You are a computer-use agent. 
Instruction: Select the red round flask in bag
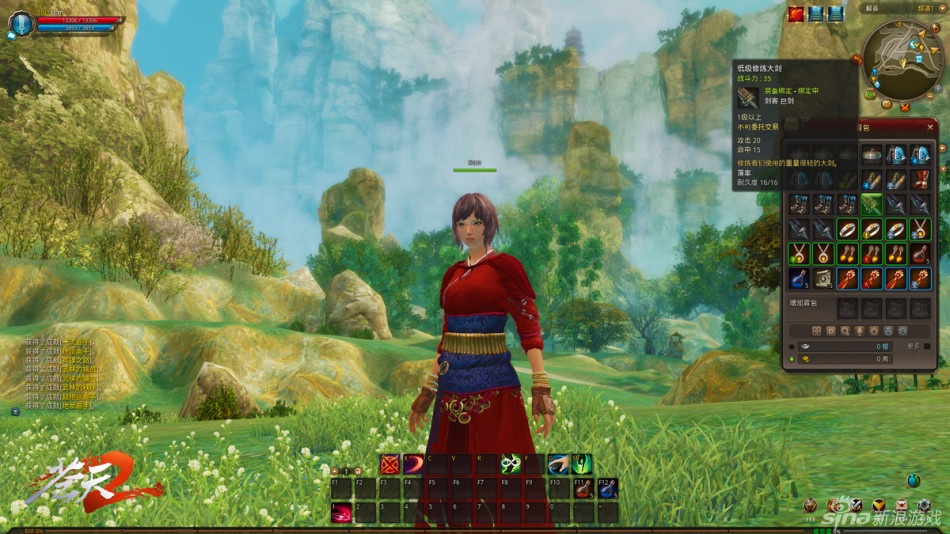(x=920, y=254)
